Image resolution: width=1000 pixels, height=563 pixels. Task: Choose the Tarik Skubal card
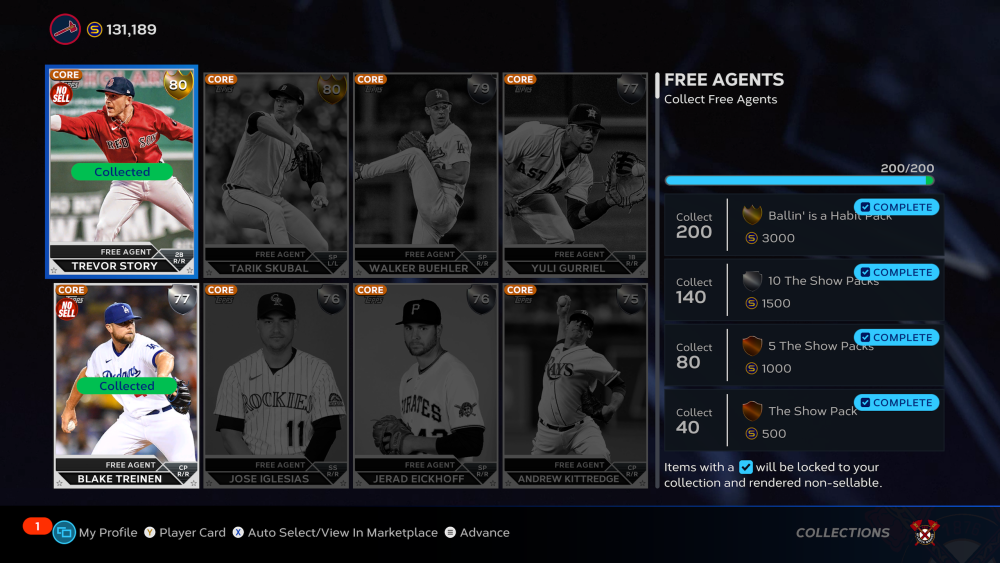[x=276, y=175]
